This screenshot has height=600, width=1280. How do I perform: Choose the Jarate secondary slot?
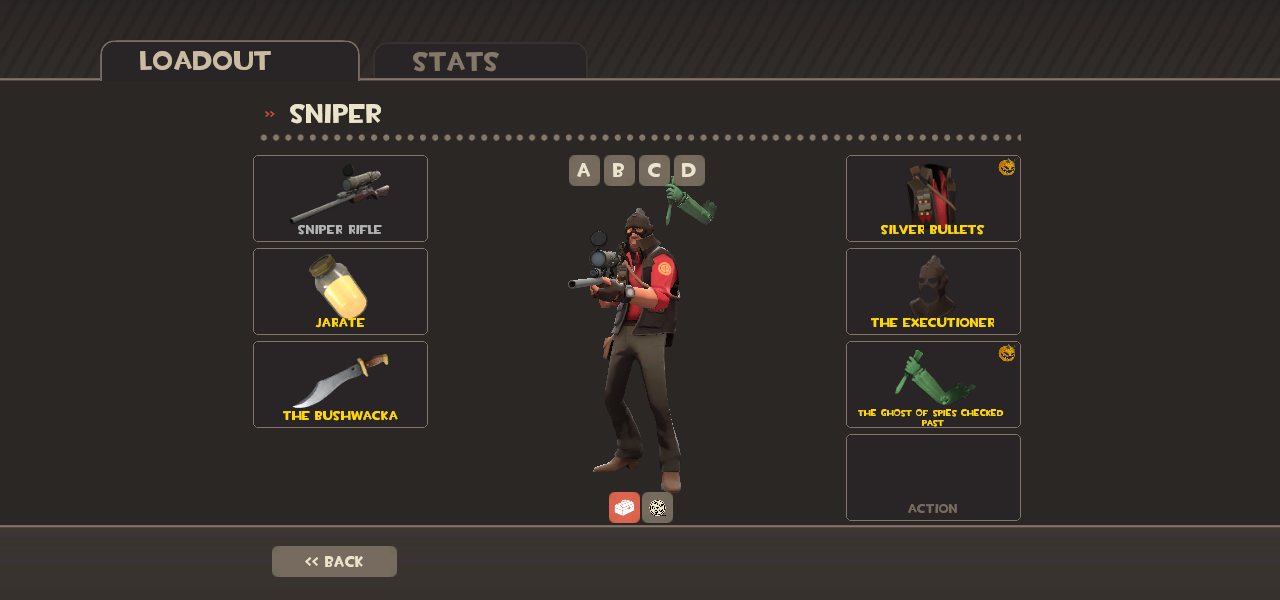[340, 291]
